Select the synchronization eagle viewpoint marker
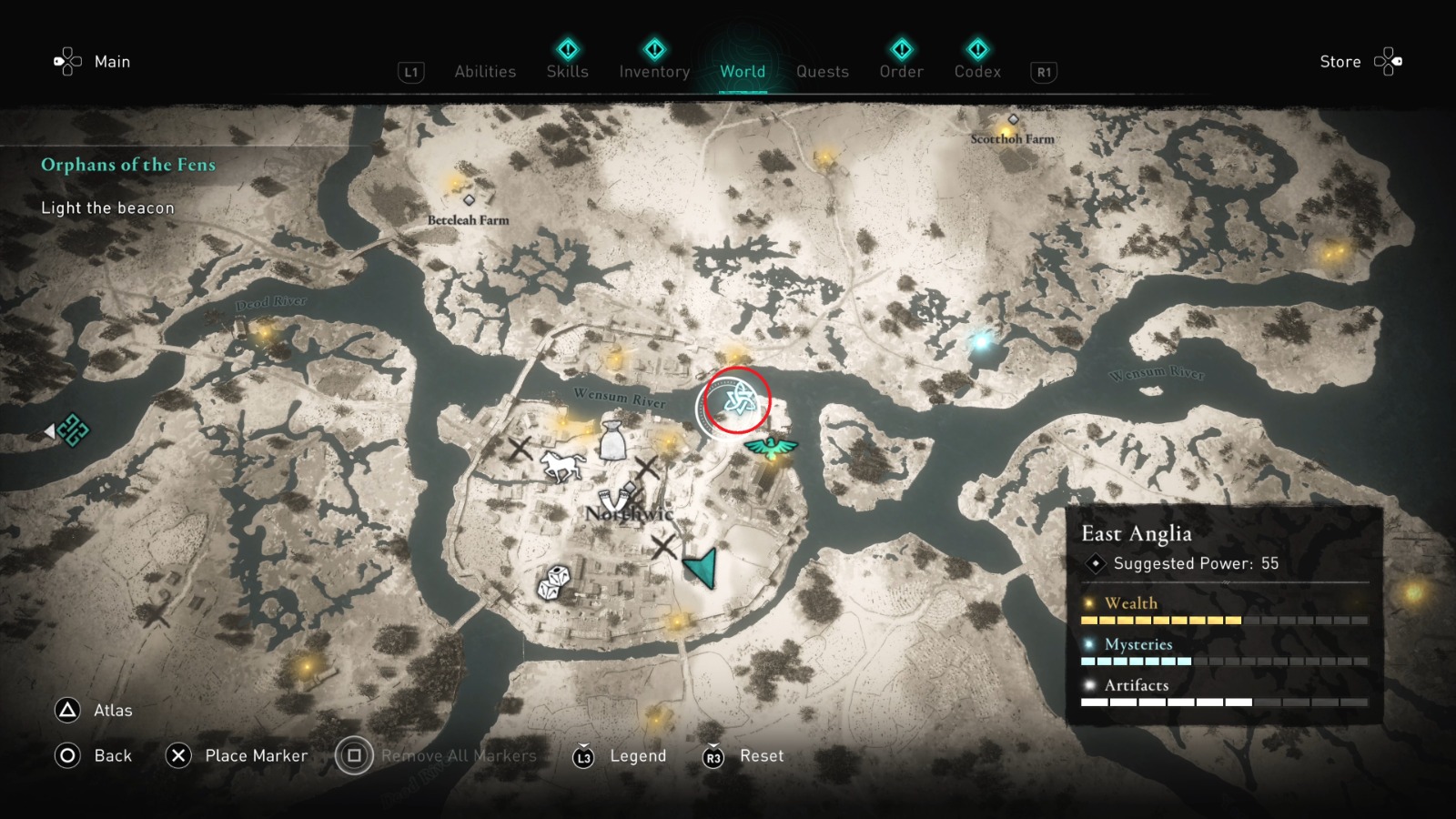 tap(771, 448)
